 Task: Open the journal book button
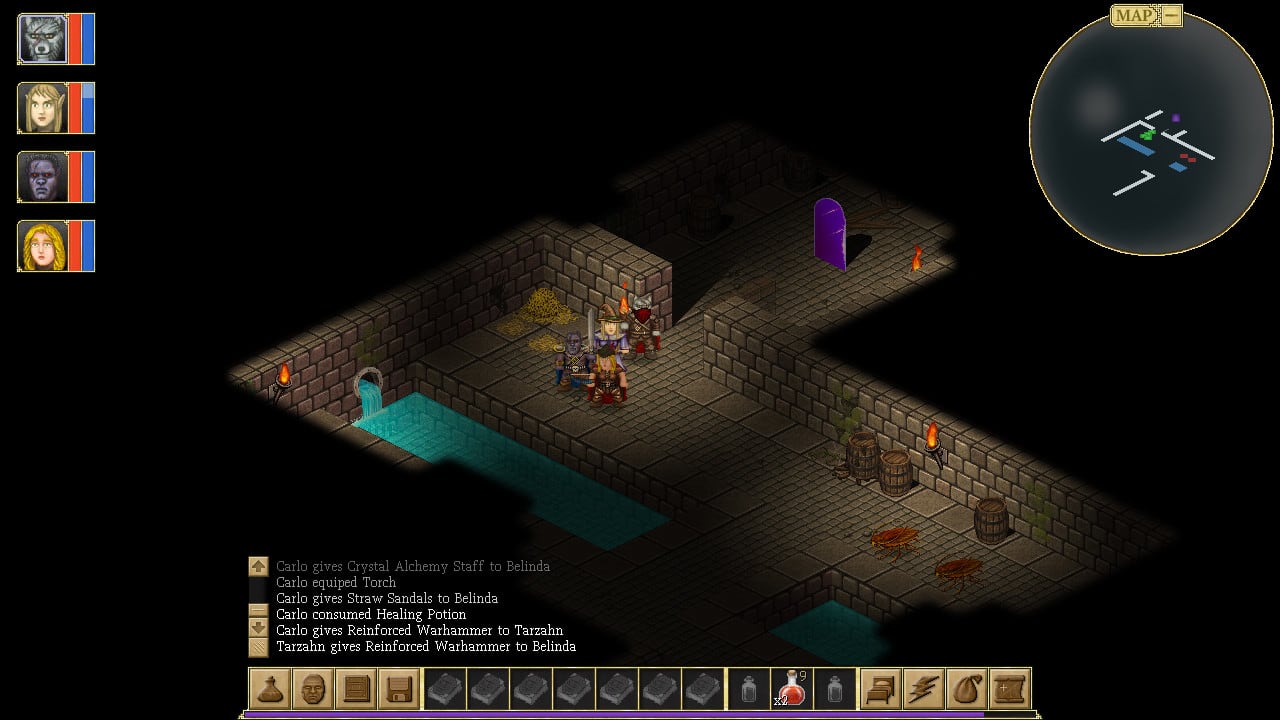coord(356,688)
